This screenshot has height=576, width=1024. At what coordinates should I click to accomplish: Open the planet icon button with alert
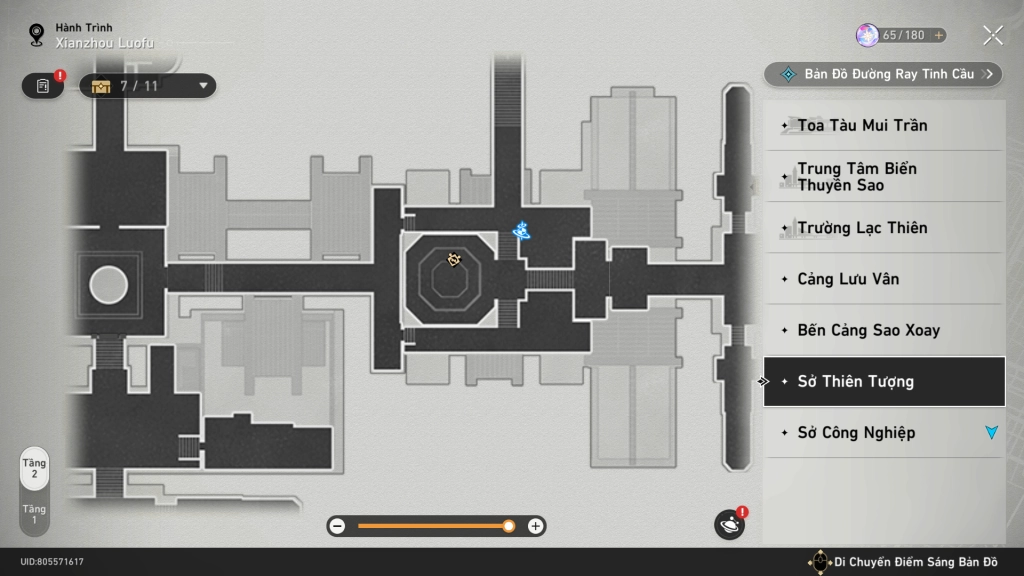click(728, 524)
